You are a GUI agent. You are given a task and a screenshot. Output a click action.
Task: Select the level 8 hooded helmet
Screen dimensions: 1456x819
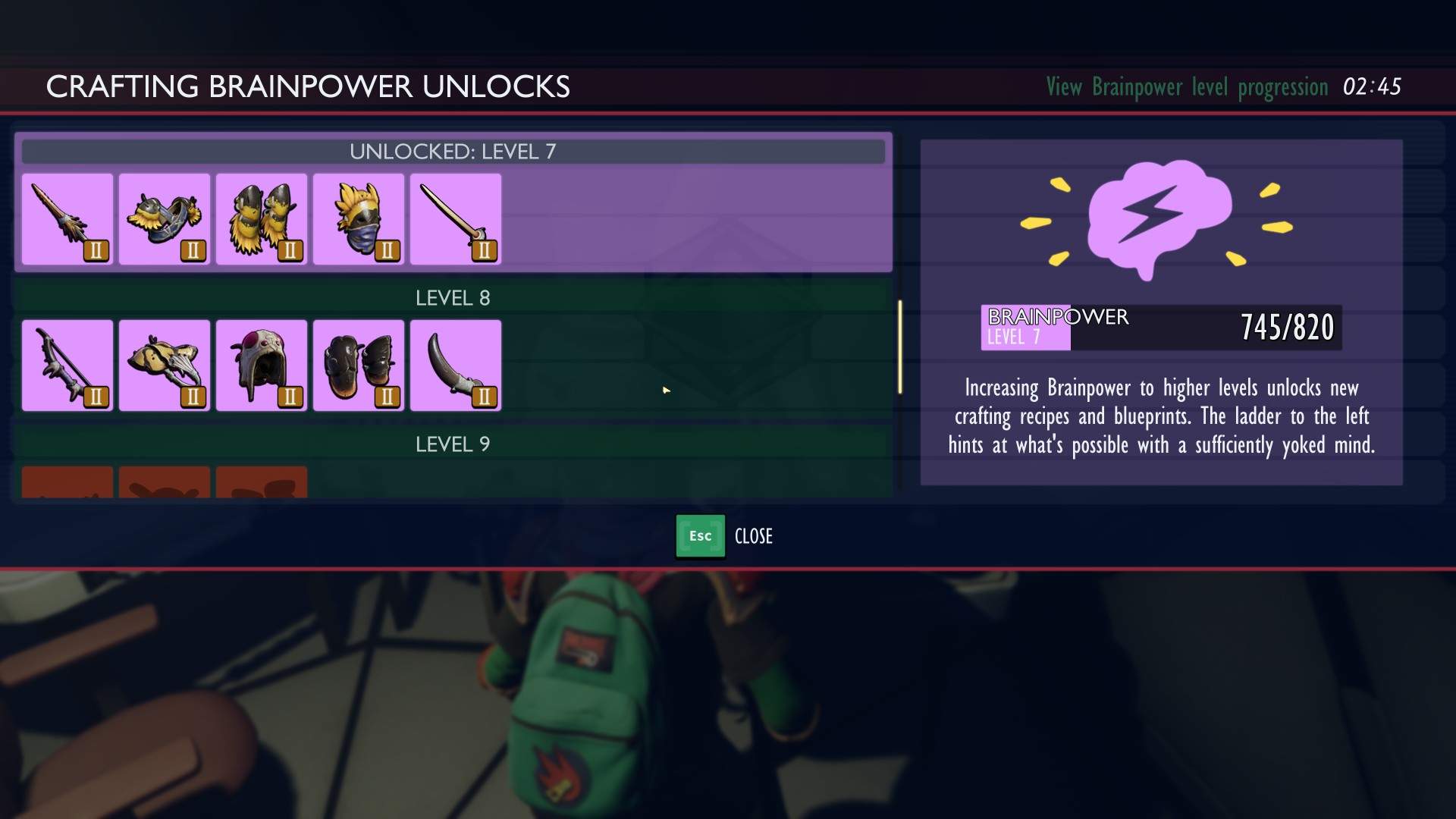[262, 366]
